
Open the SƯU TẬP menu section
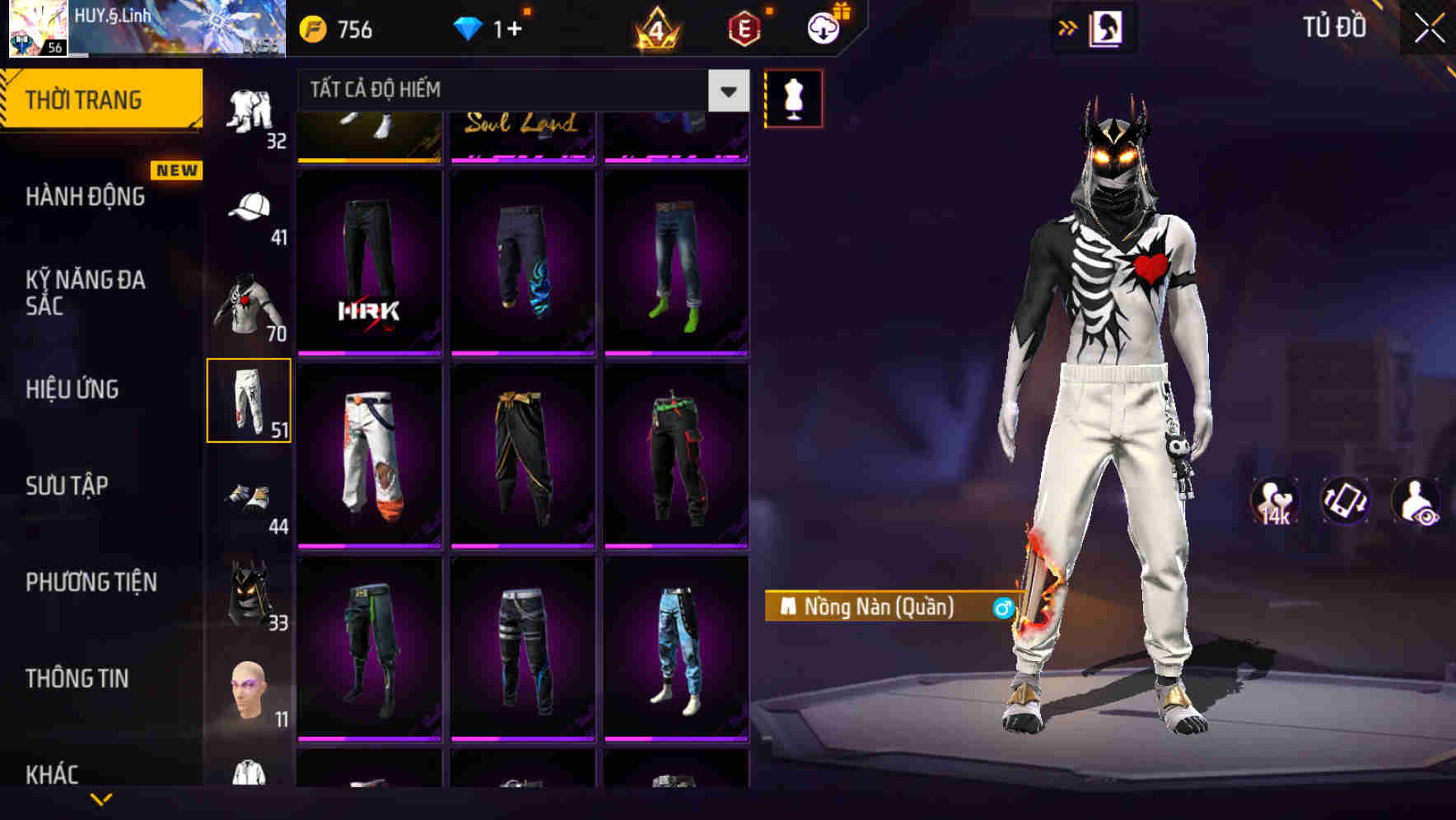click(x=66, y=486)
